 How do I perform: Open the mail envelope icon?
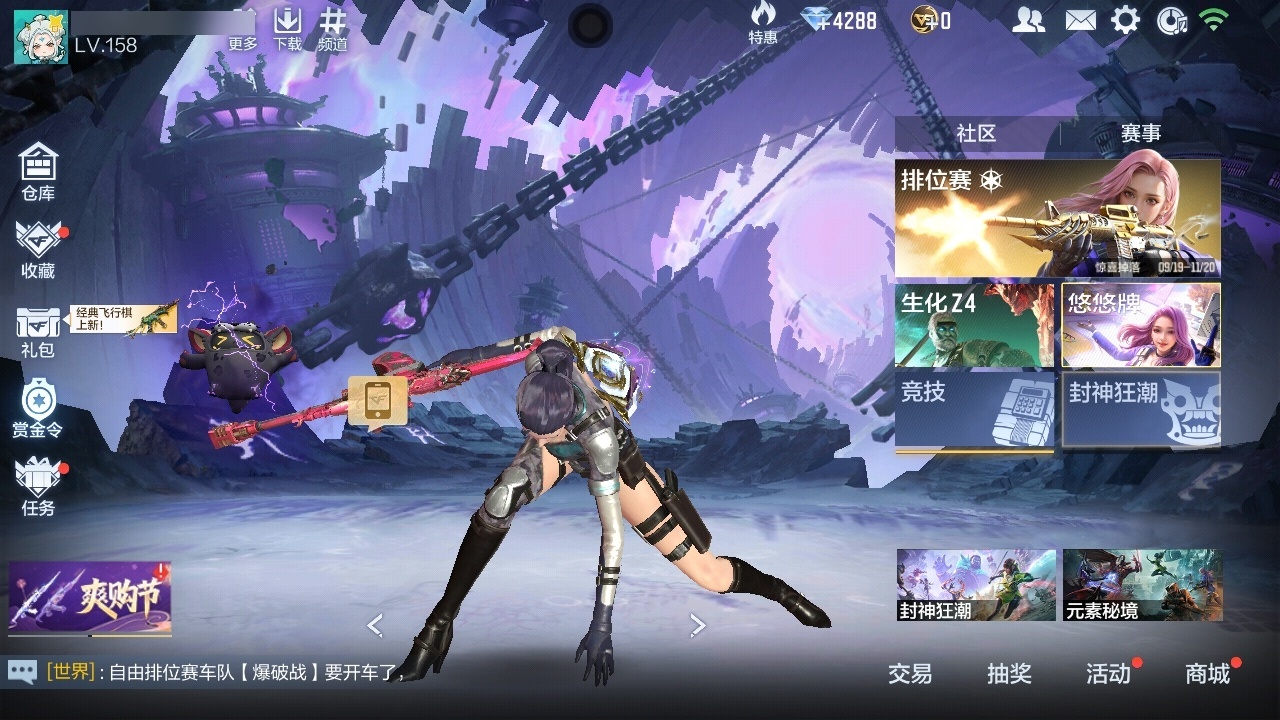[1080, 20]
